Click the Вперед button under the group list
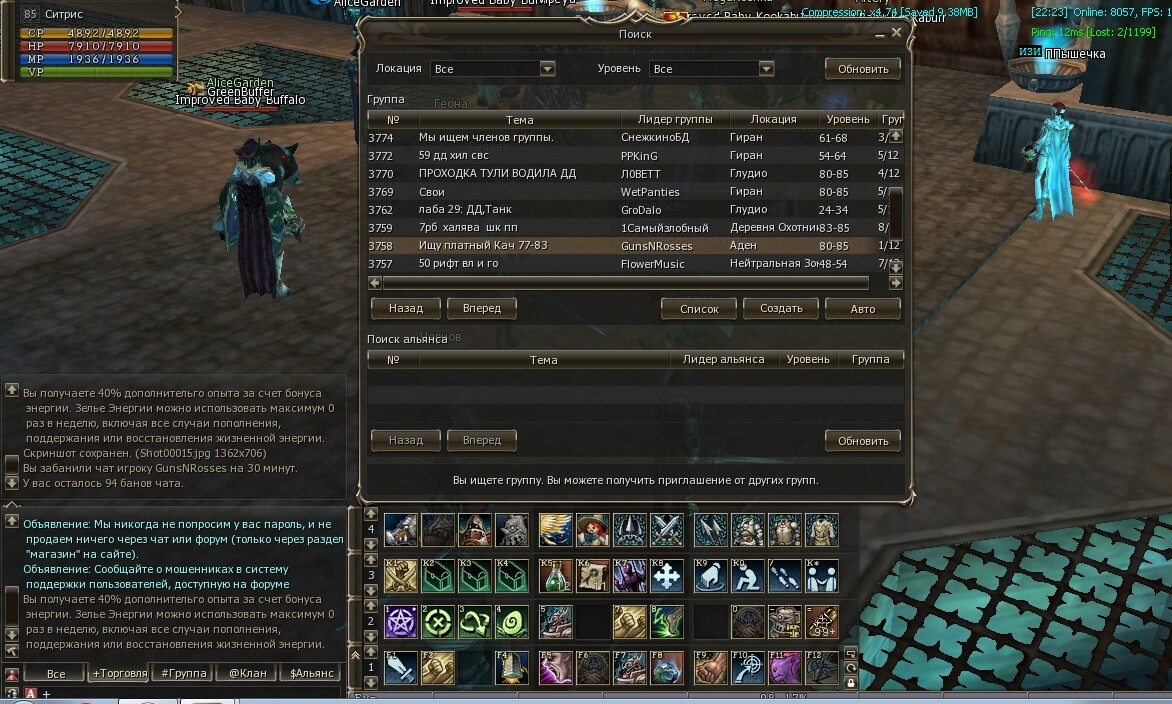Viewport: 1172px width, 704px height. 481,308
